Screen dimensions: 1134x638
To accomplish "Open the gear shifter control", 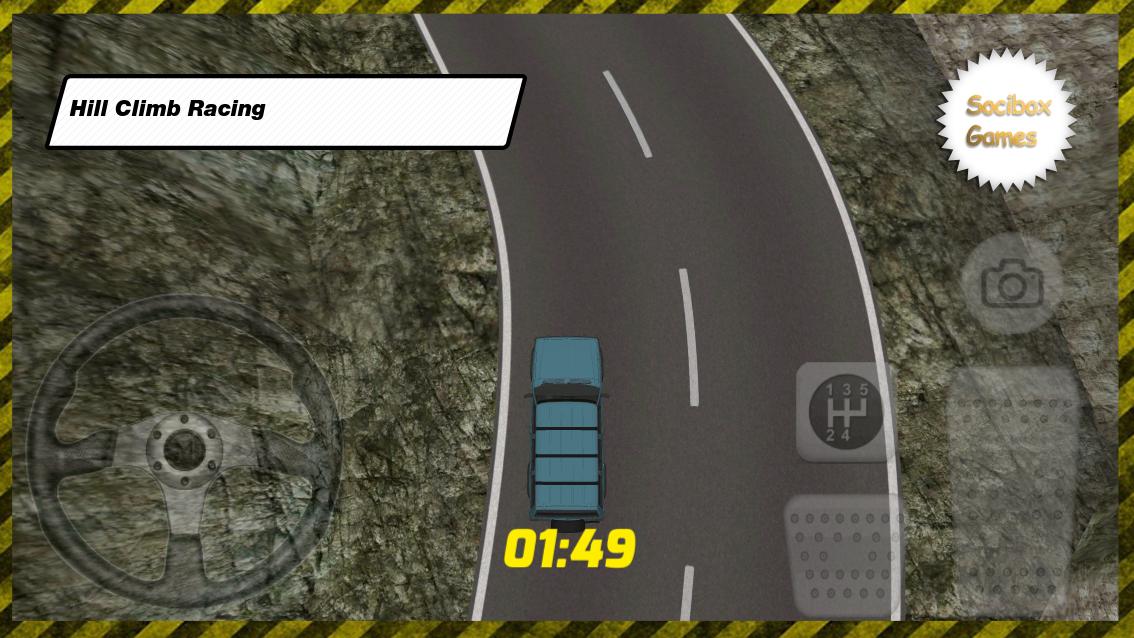I will pyautogui.click(x=844, y=411).
